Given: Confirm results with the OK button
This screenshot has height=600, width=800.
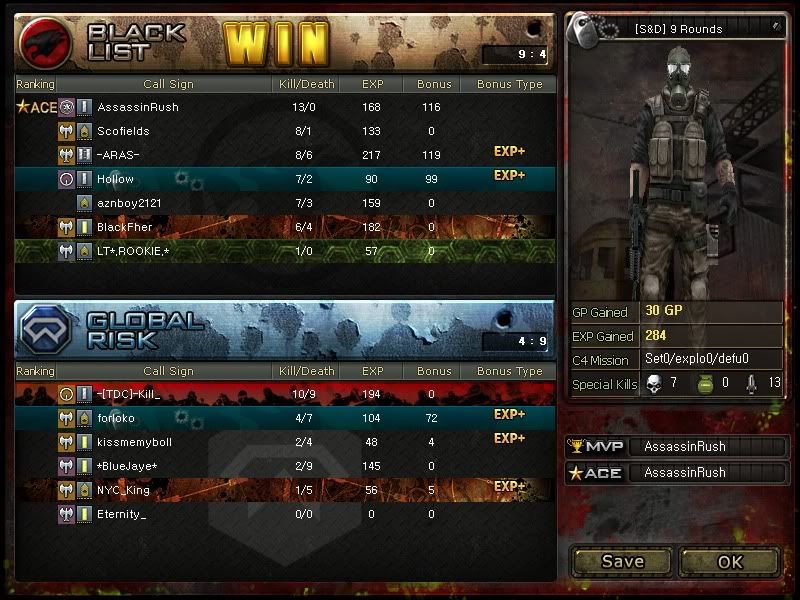Looking at the screenshot, I should 731,562.
